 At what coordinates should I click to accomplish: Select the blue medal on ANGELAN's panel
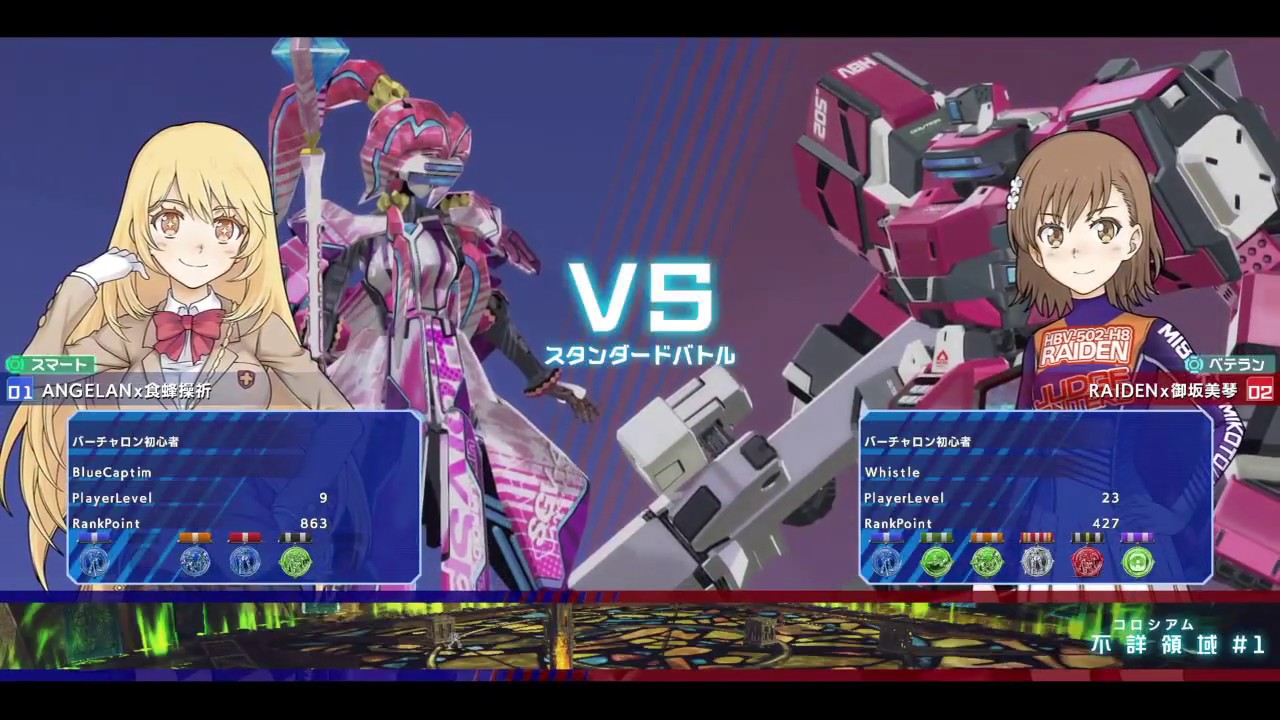[95, 560]
